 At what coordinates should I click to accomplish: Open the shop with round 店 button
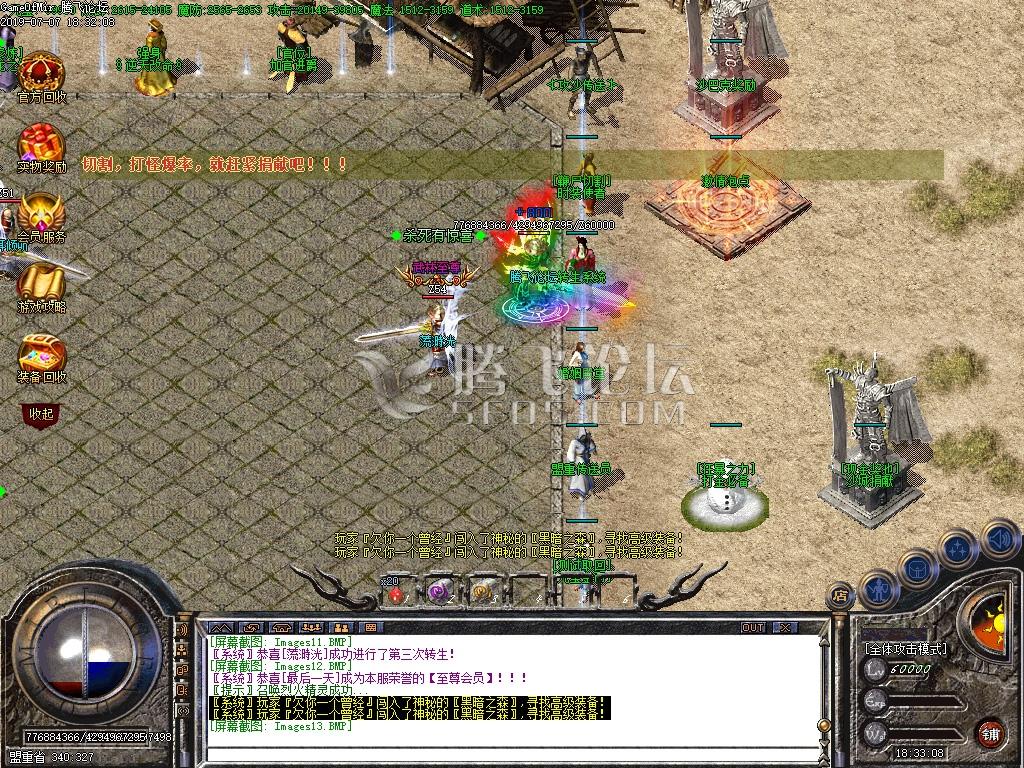coord(841,597)
